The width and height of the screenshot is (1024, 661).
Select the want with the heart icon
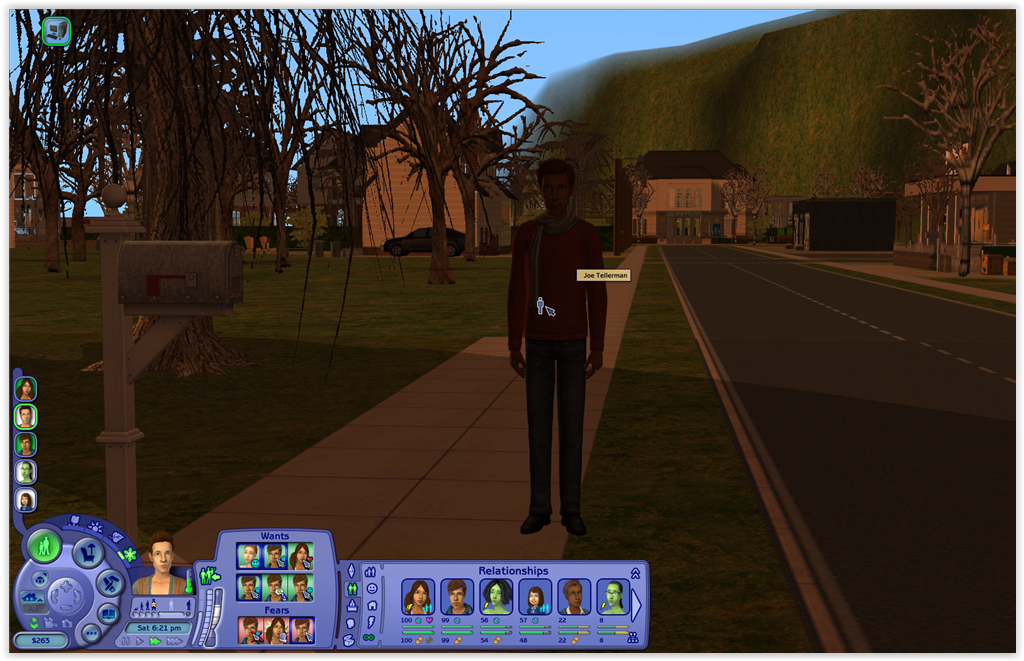click(x=300, y=556)
